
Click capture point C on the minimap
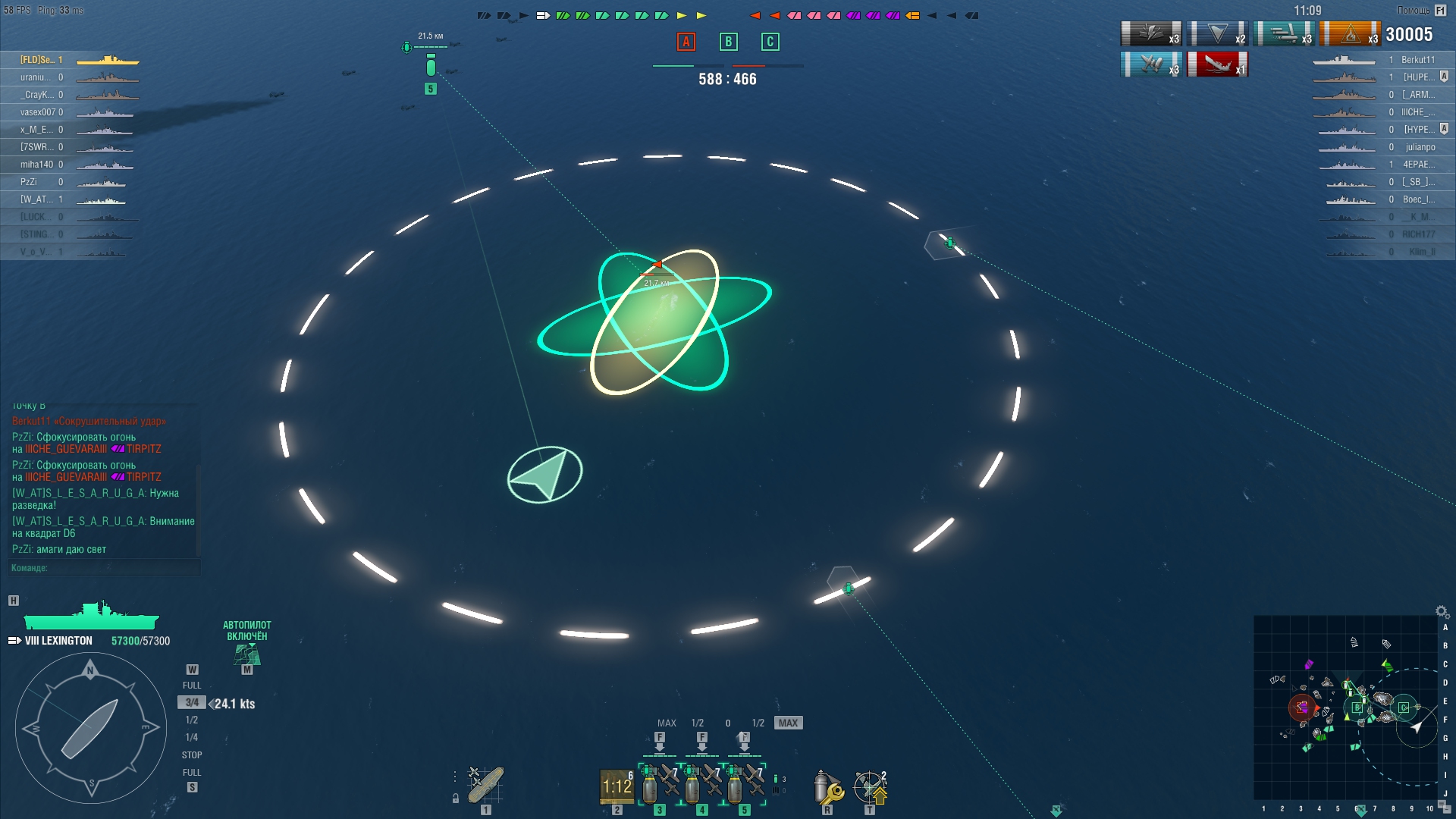(x=1404, y=708)
